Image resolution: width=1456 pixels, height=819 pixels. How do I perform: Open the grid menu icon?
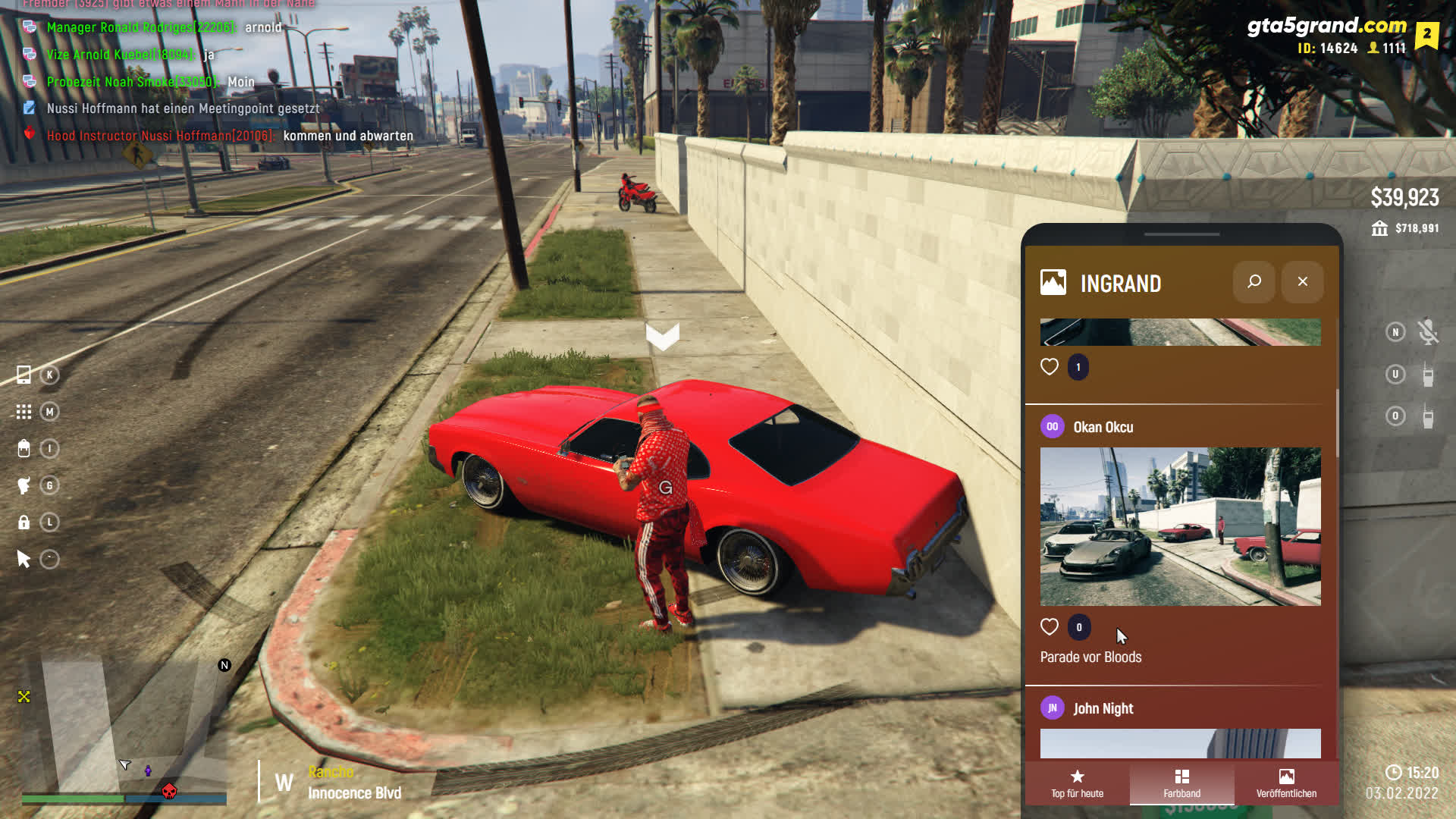tap(24, 412)
